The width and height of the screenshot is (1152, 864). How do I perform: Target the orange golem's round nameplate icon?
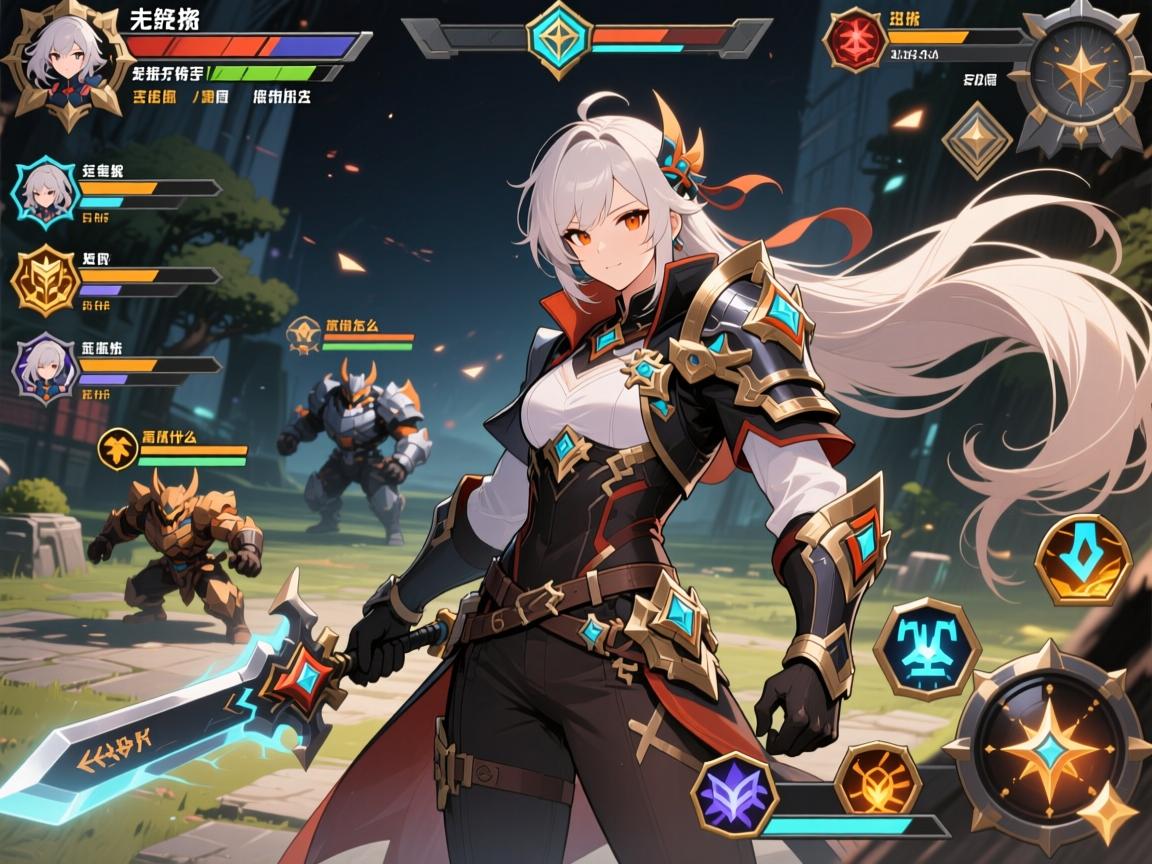click(x=117, y=449)
